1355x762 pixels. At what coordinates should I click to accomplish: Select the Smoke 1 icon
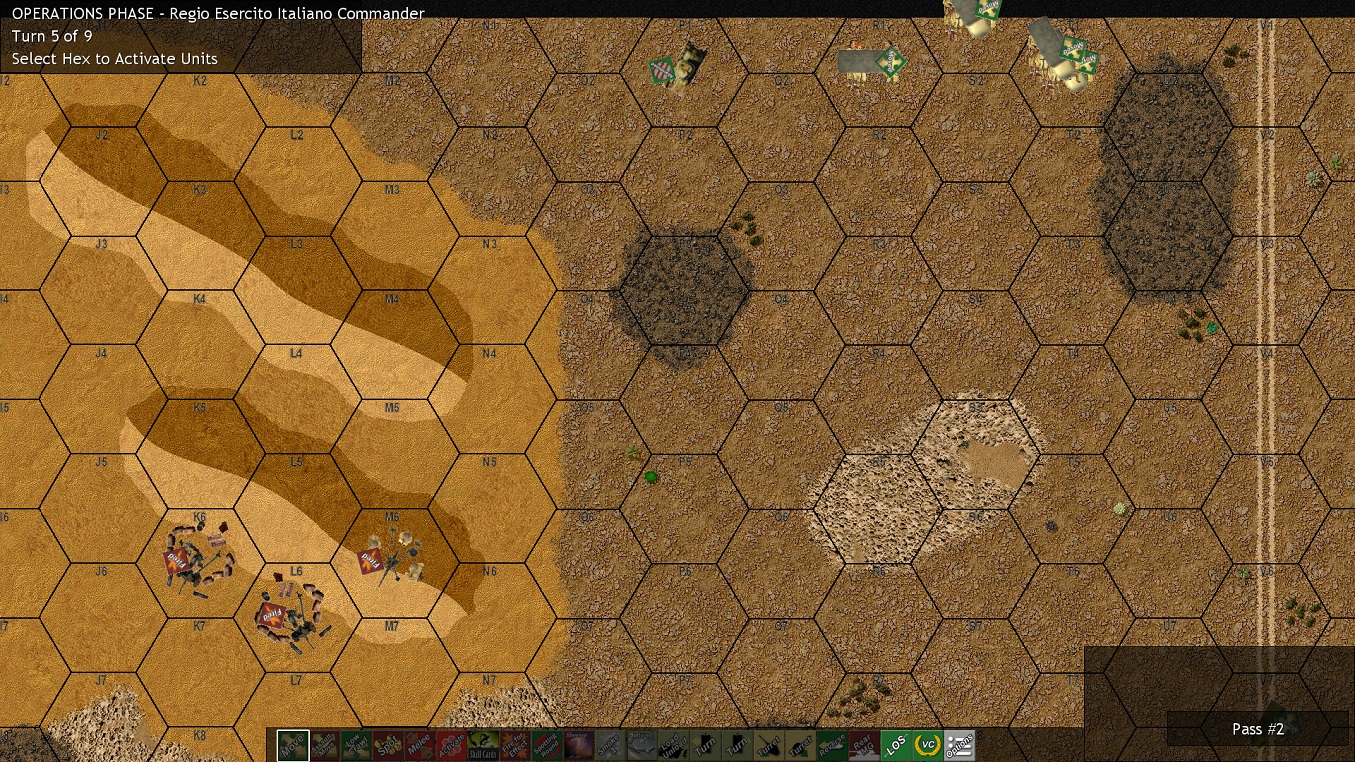tap(611, 745)
